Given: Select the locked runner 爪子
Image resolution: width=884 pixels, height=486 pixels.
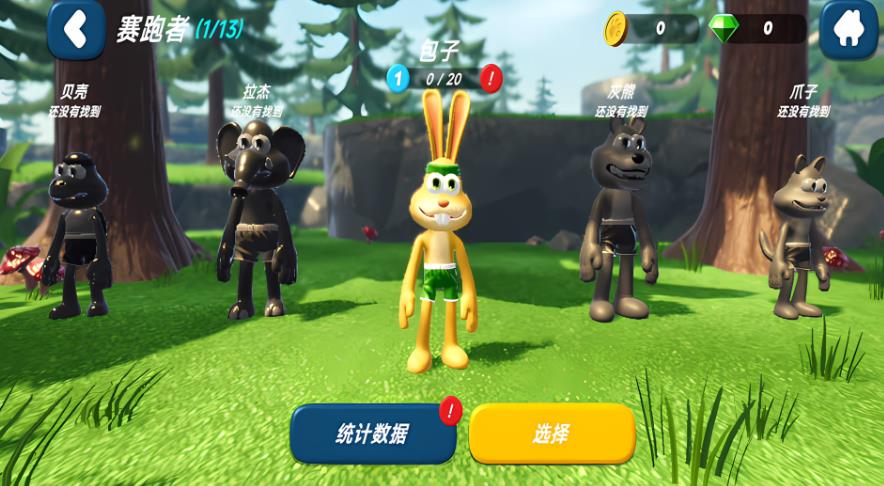Looking at the screenshot, I should click(x=799, y=237).
